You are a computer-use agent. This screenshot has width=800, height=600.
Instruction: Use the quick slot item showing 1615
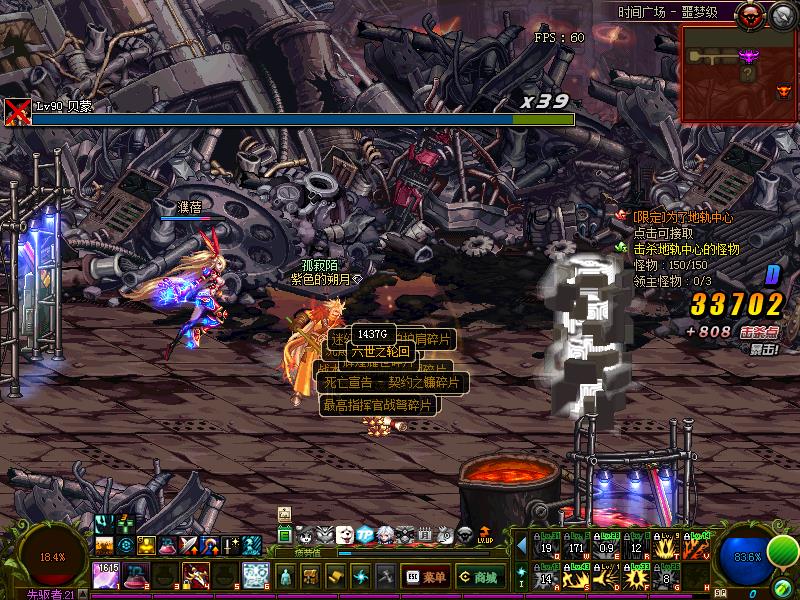(x=106, y=575)
